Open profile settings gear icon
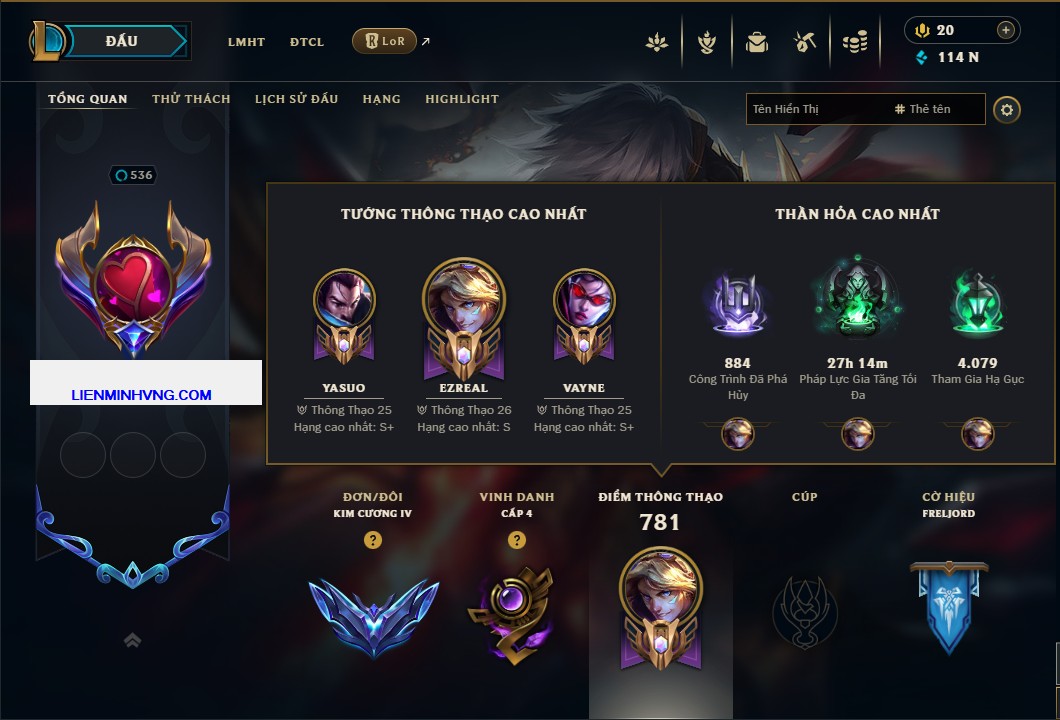1060x720 pixels. 1007,109
